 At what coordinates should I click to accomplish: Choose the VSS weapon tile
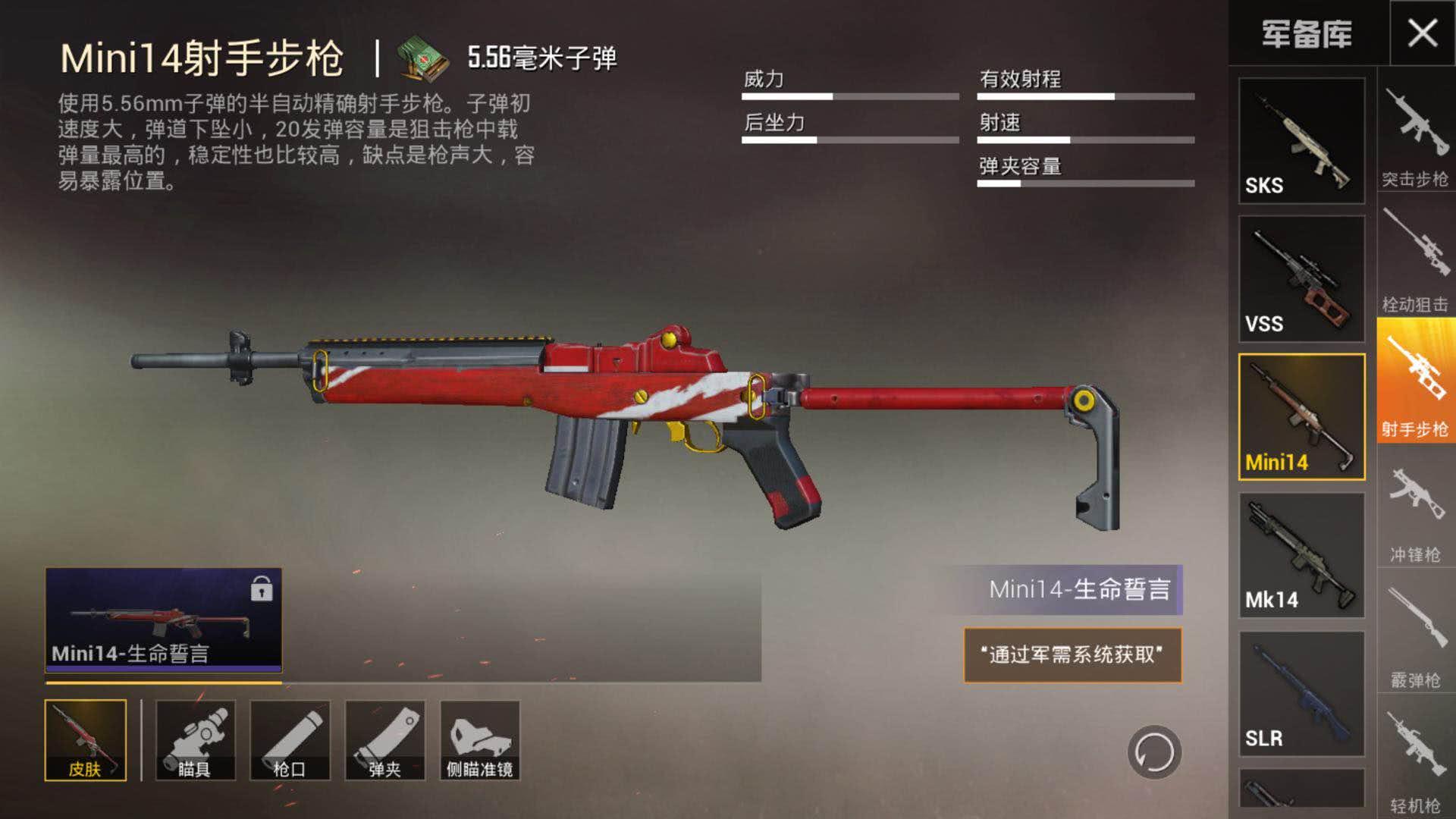tap(1301, 279)
